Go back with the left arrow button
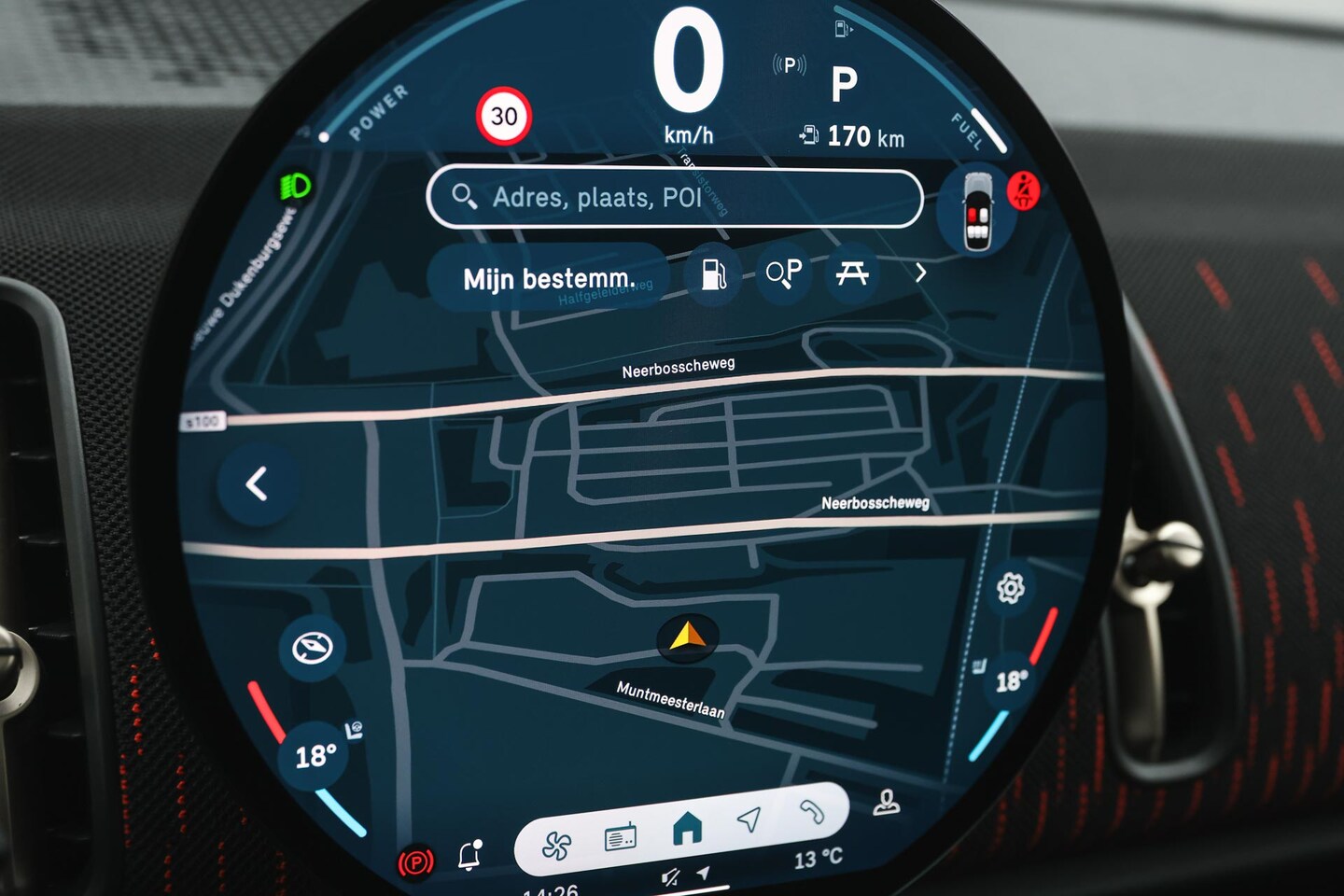Viewport: 1344px width, 896px height. (x=258, y=483)
